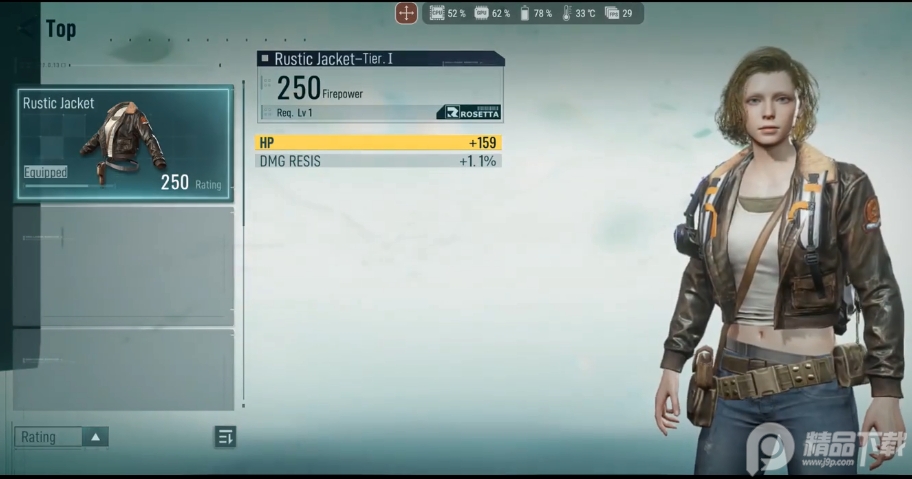Image resolution: width=912 pixels, height=479 pixels.
Task: Go back using the Top arrow
Action: 28,28
